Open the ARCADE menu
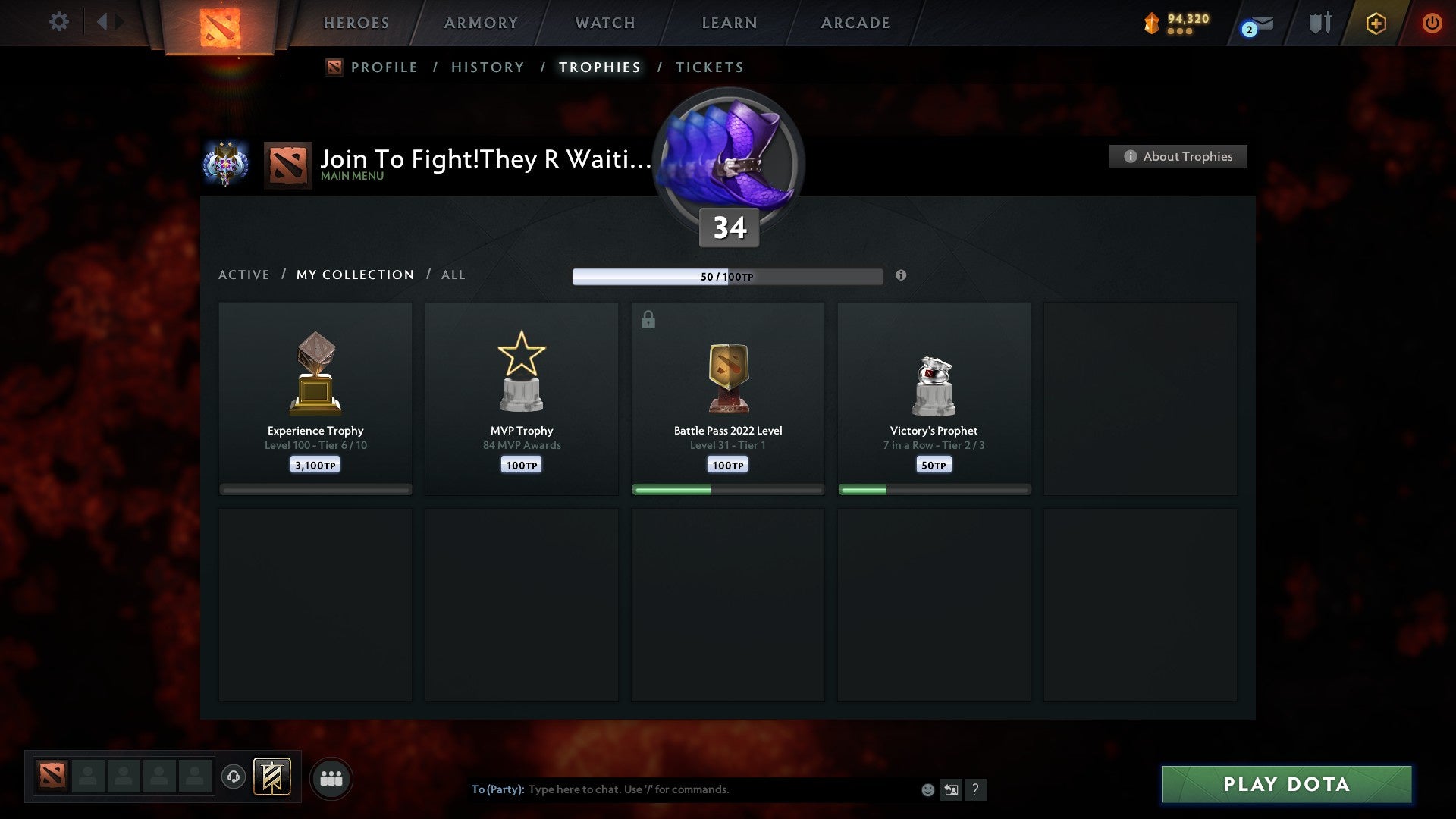 (855, 23)
